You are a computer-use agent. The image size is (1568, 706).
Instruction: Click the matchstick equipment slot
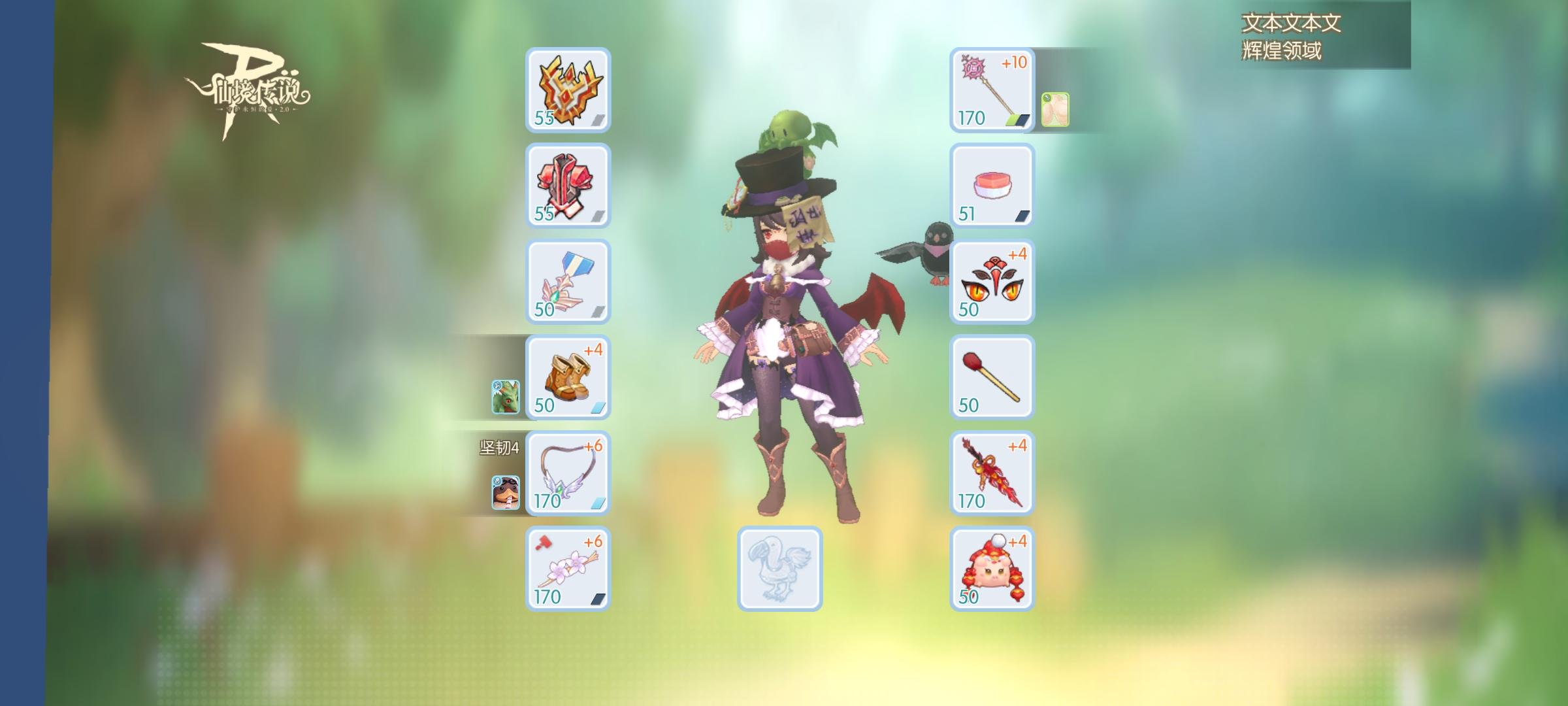[x=990, y=378]
